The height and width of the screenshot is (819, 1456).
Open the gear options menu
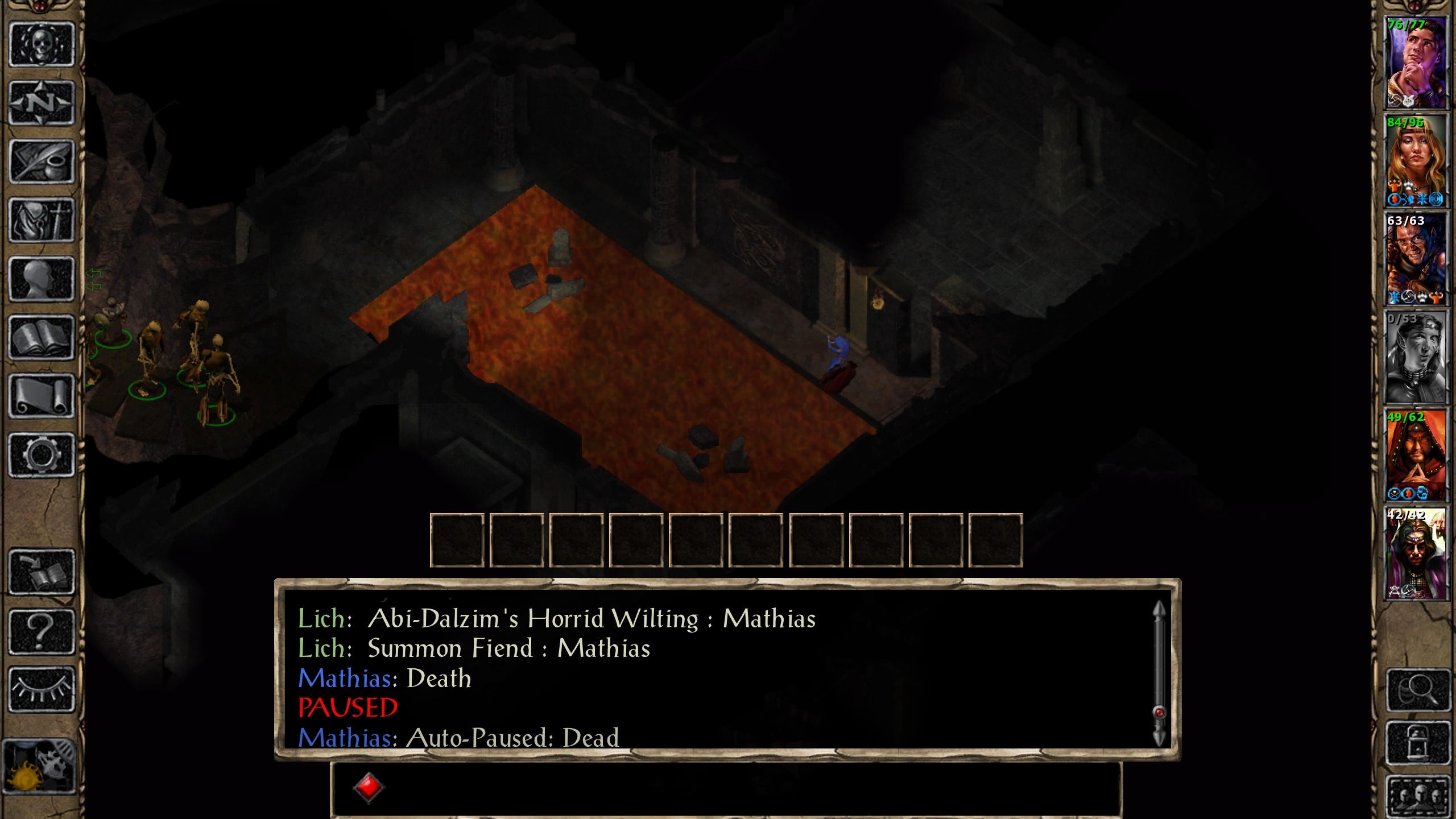pyautogui.click(x=42, y=455)
